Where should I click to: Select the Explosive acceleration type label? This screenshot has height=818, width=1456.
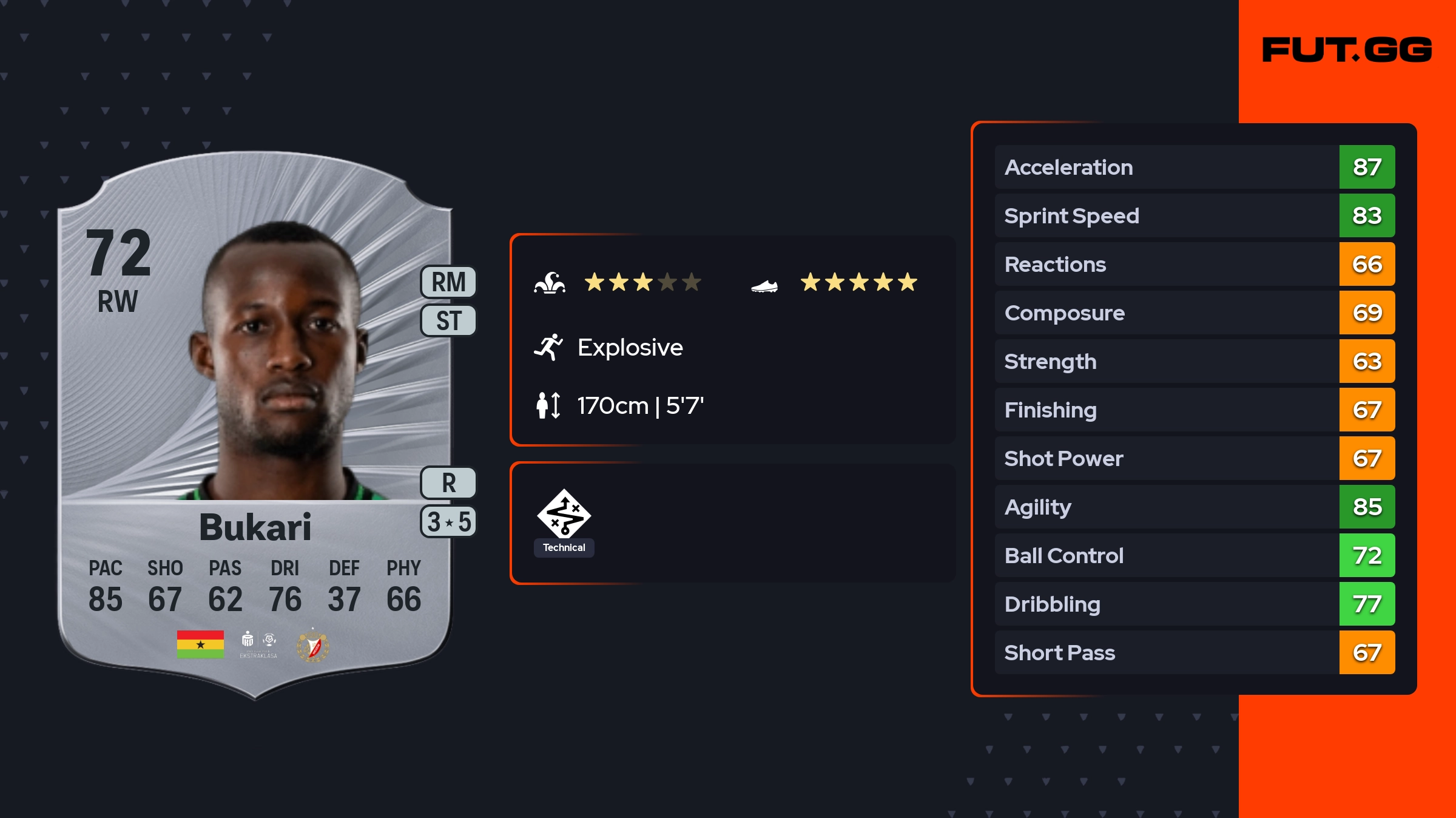(x=630, y=348)
